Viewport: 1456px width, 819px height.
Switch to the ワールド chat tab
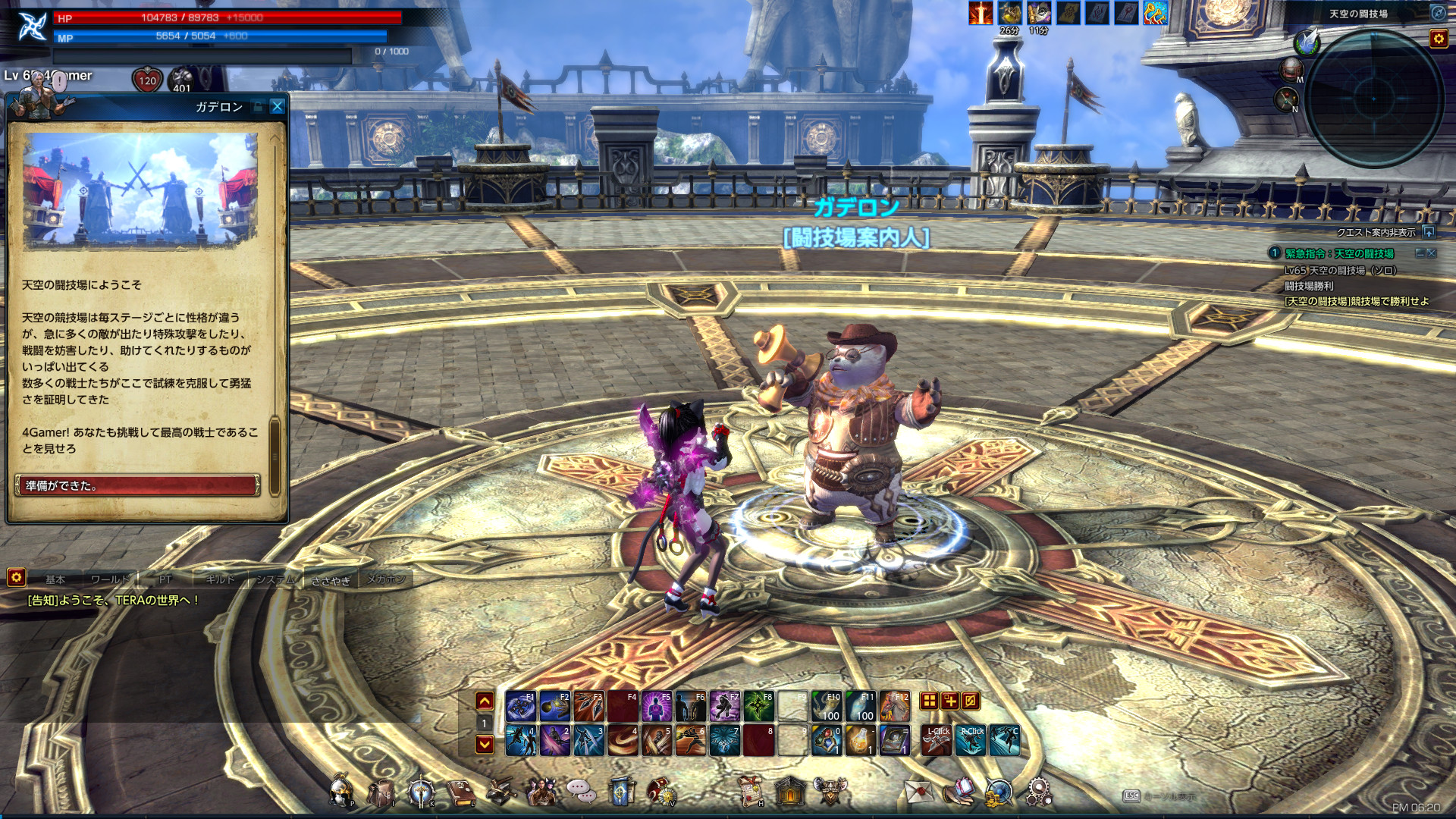(x=110, y=579)
